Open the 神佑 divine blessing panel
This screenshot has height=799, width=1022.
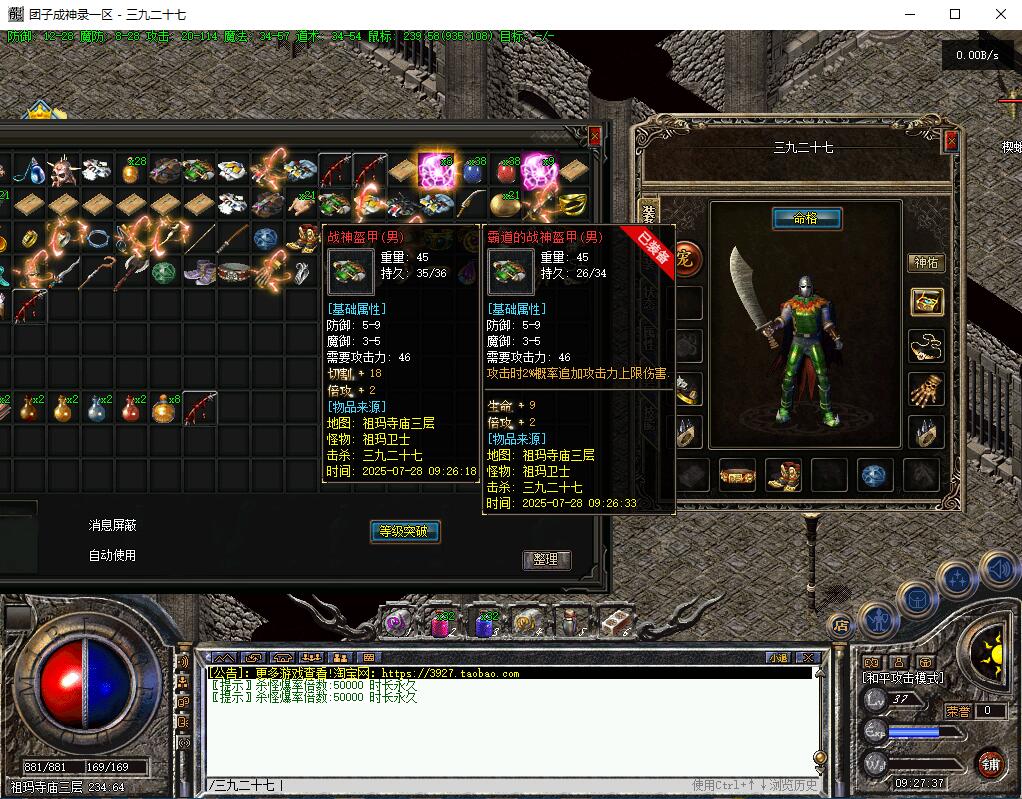926,263
